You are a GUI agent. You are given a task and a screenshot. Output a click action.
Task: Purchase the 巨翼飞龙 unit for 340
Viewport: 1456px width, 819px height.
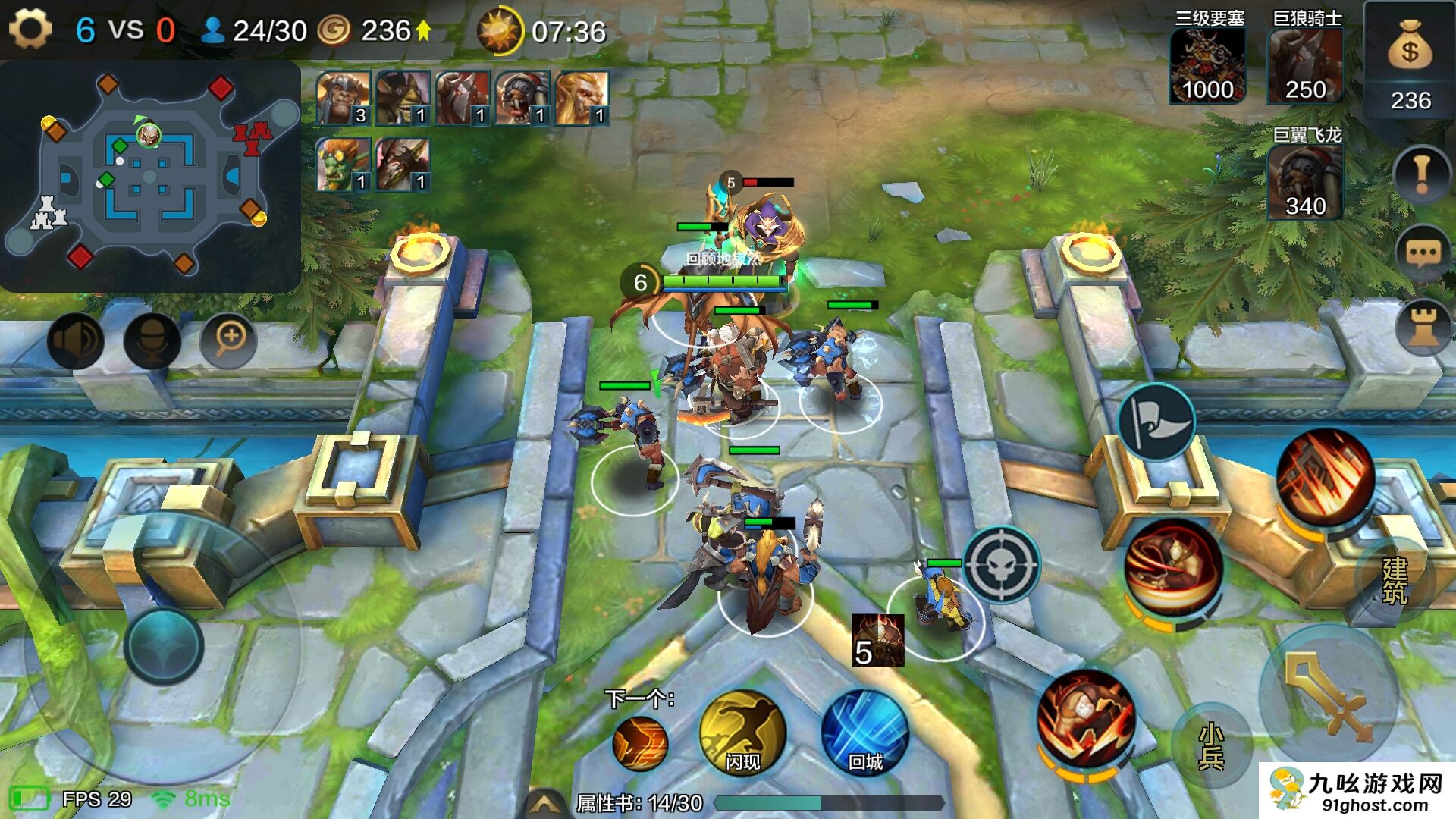click(1305, 183)
